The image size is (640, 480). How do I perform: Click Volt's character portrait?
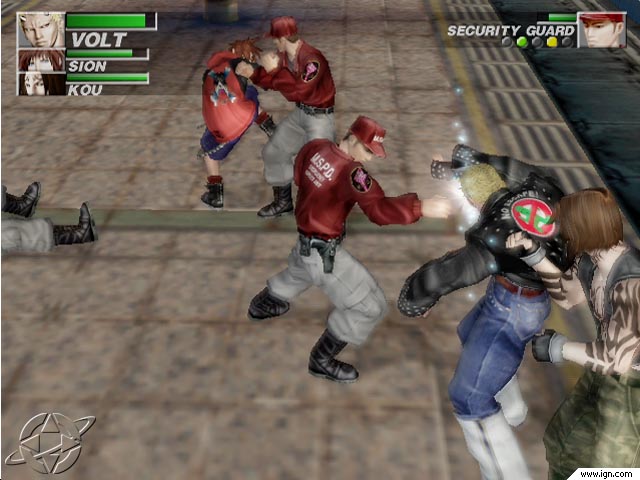(41, 30)
